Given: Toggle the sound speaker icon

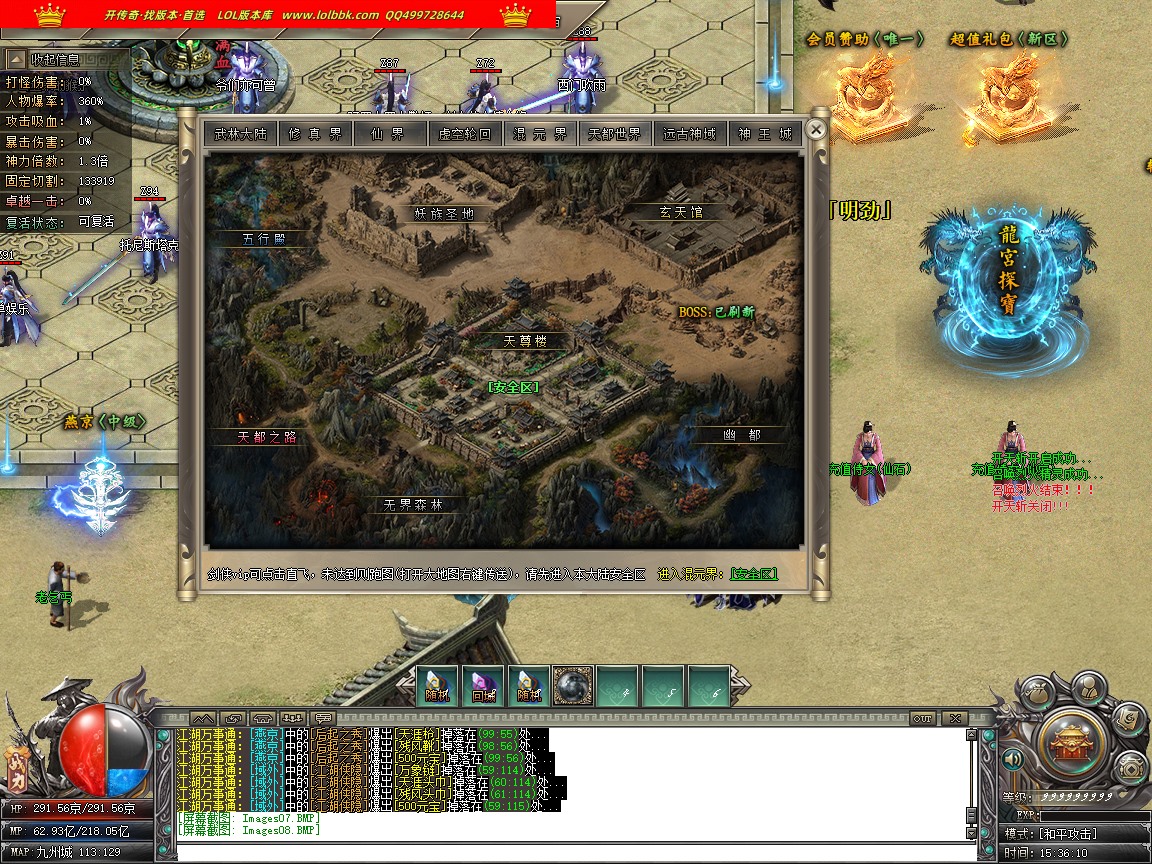Looking at the screenshot, I should pyautogui.click(x=1011, y=760).
